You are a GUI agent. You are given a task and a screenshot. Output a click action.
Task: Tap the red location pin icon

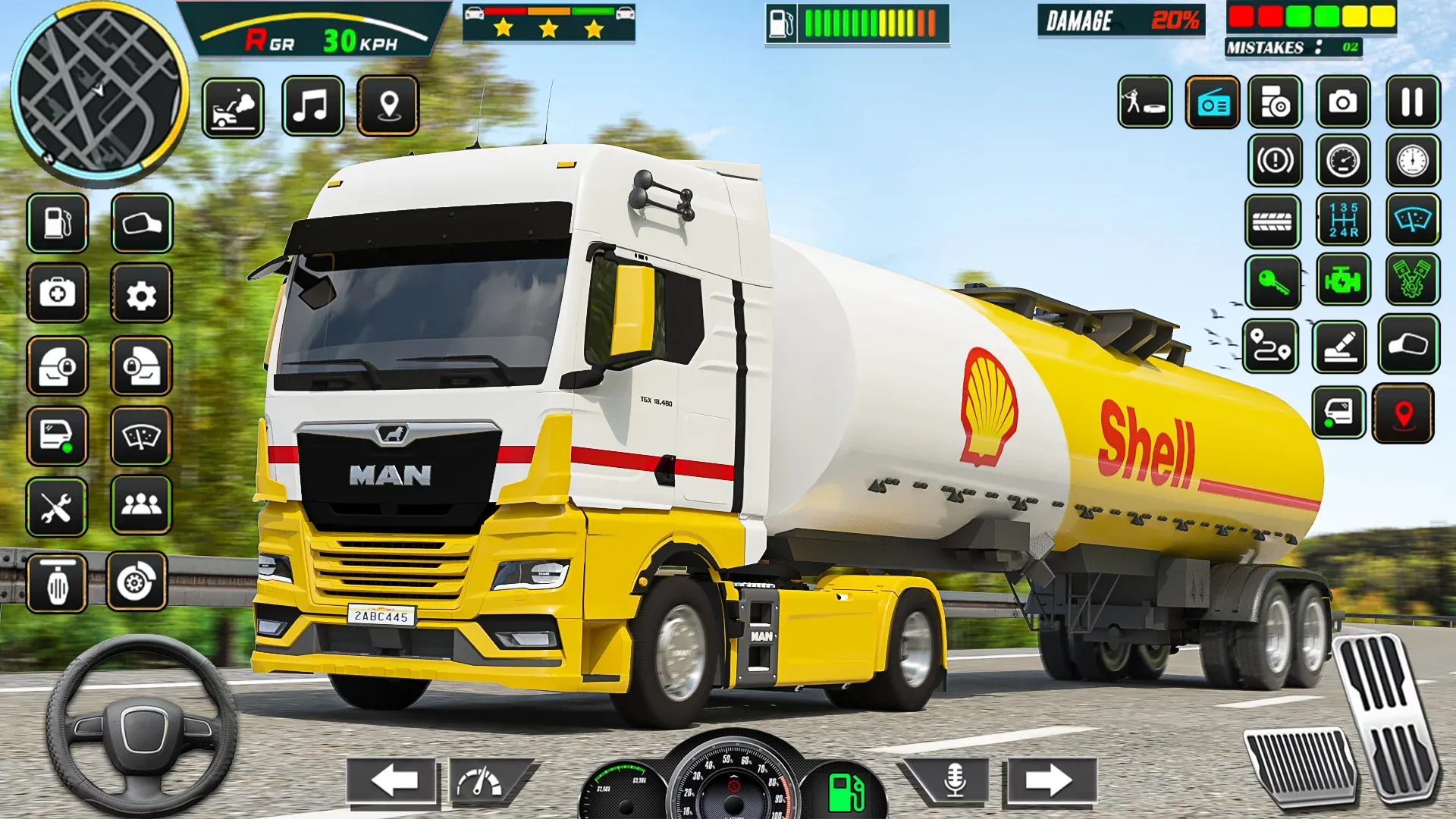point(1403,414)
